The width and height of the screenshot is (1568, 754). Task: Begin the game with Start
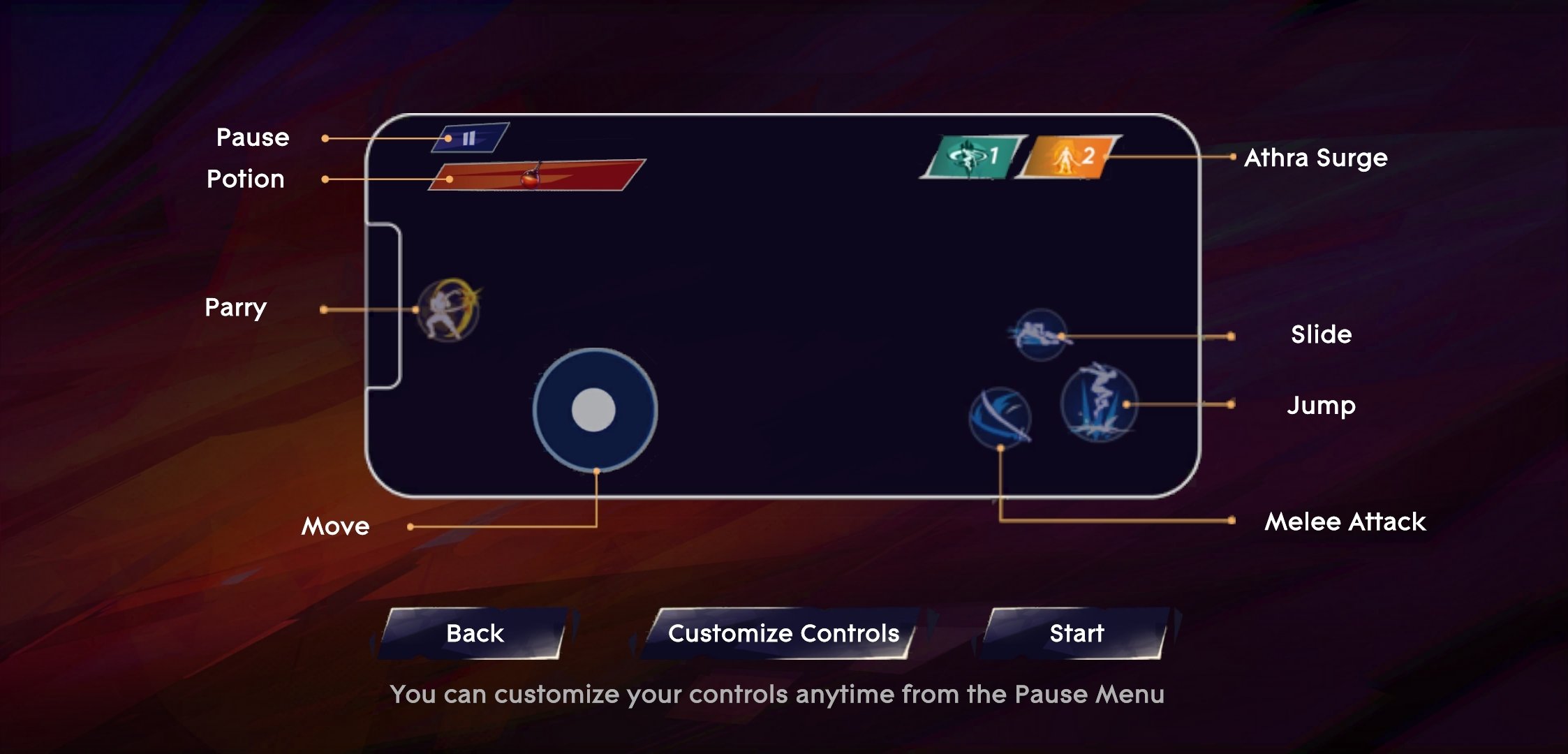point(1077,633)
